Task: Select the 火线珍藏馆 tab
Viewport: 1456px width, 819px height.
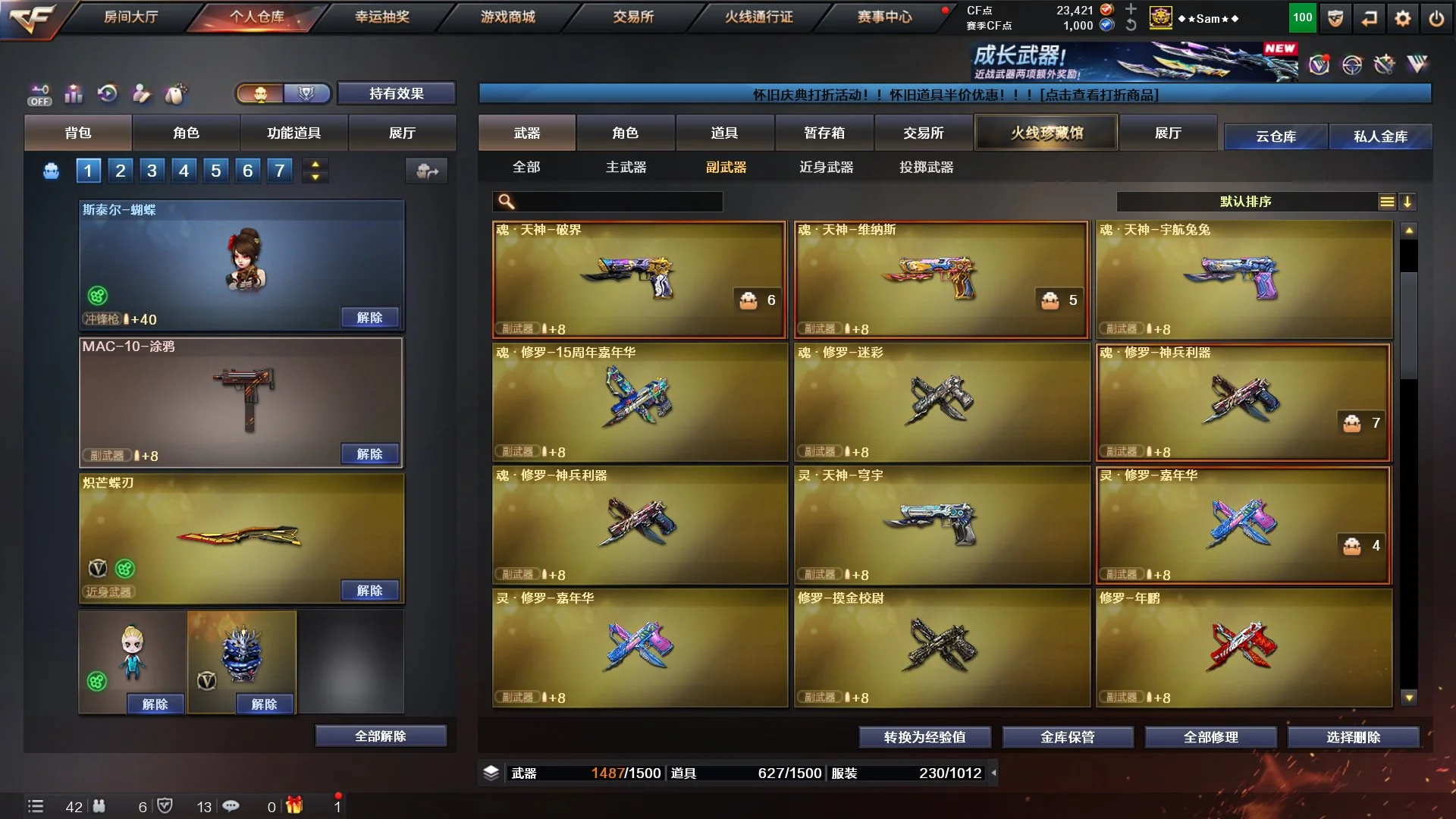Action: [x=1046, y=133]
